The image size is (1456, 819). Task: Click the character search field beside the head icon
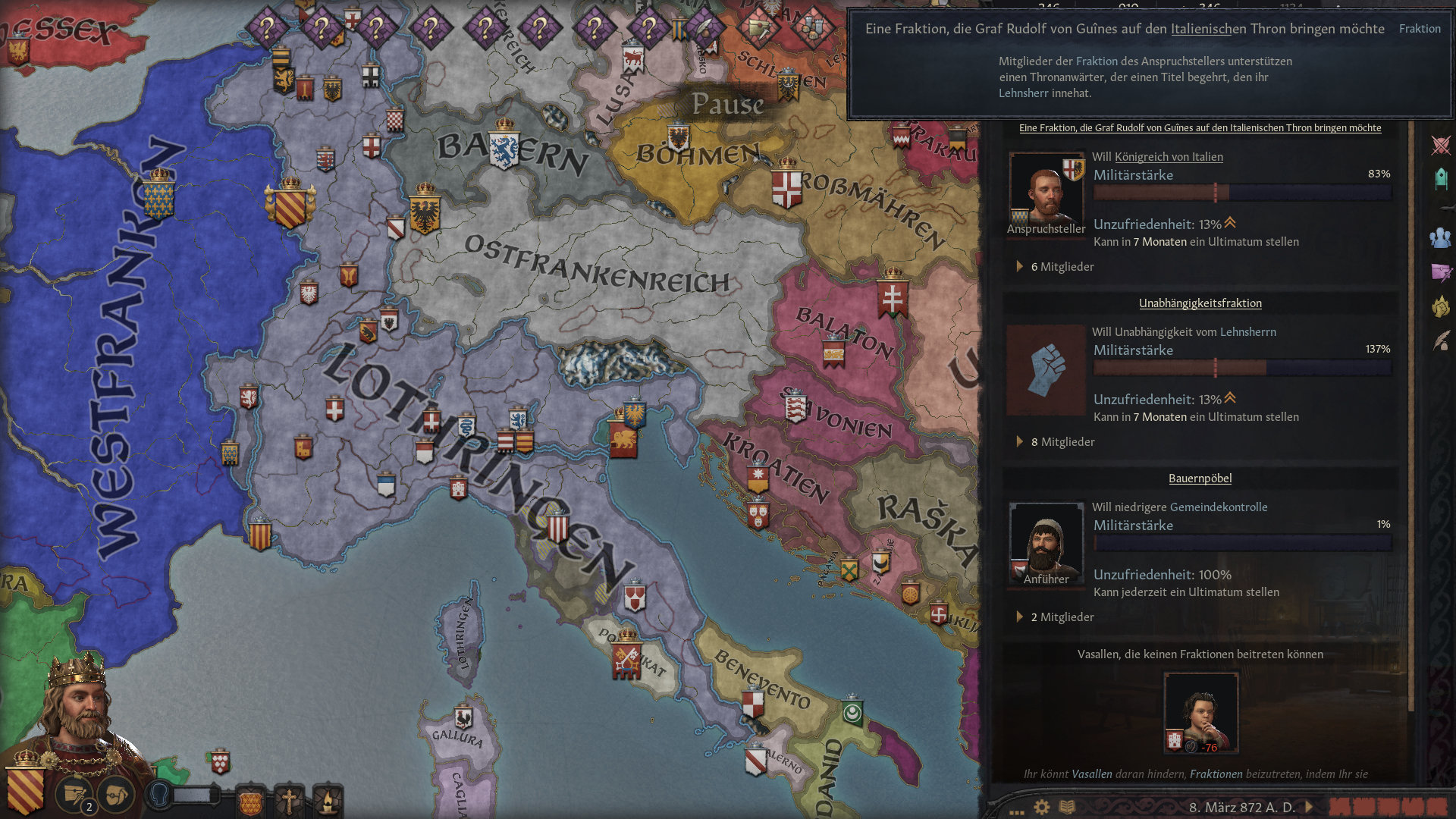[x=192, y=795]
